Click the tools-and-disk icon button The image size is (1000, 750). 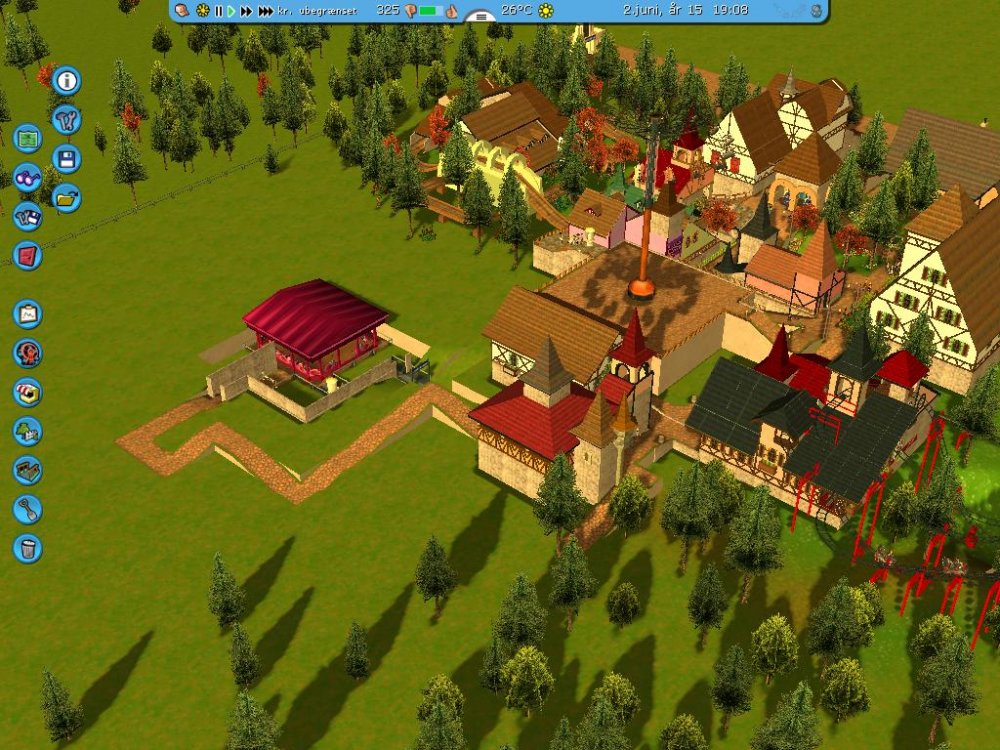(x=28, y=216)
